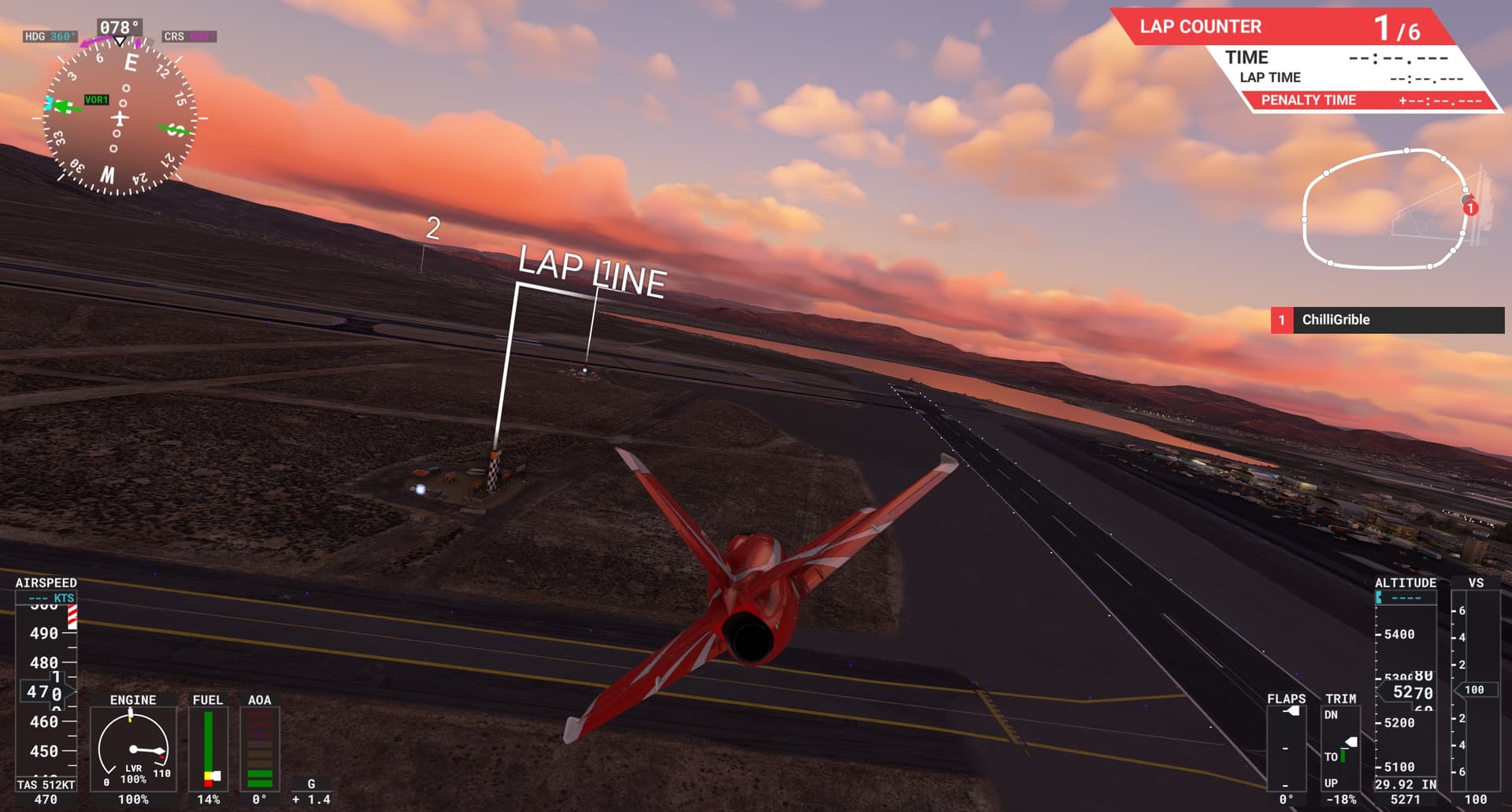The height and width of the screenshot is (812, 1512).
Task: Click the CRS course readout box
Action: tap(189, 35)
